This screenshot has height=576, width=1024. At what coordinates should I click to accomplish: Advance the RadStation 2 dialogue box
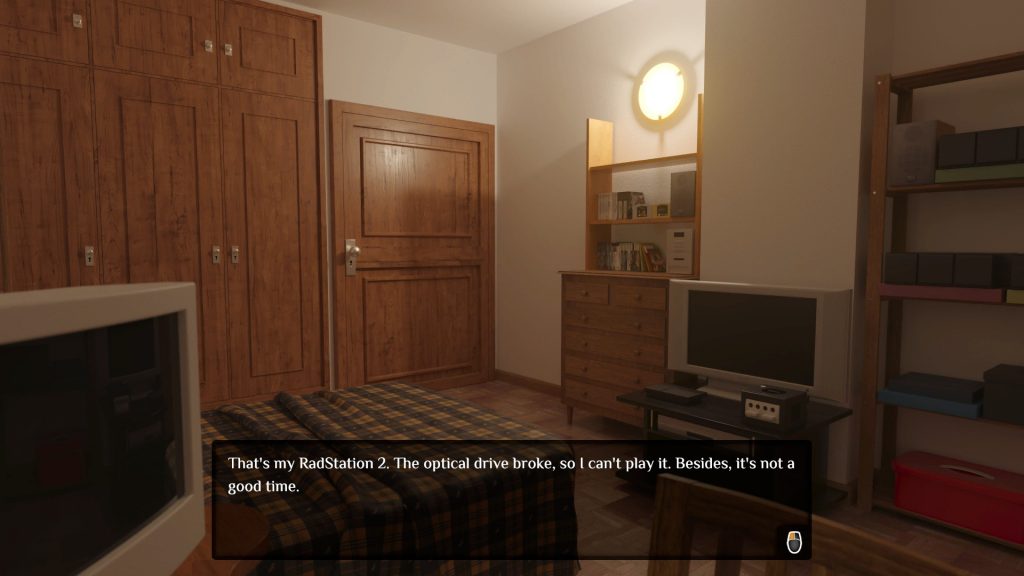click(x=794, y=541)
